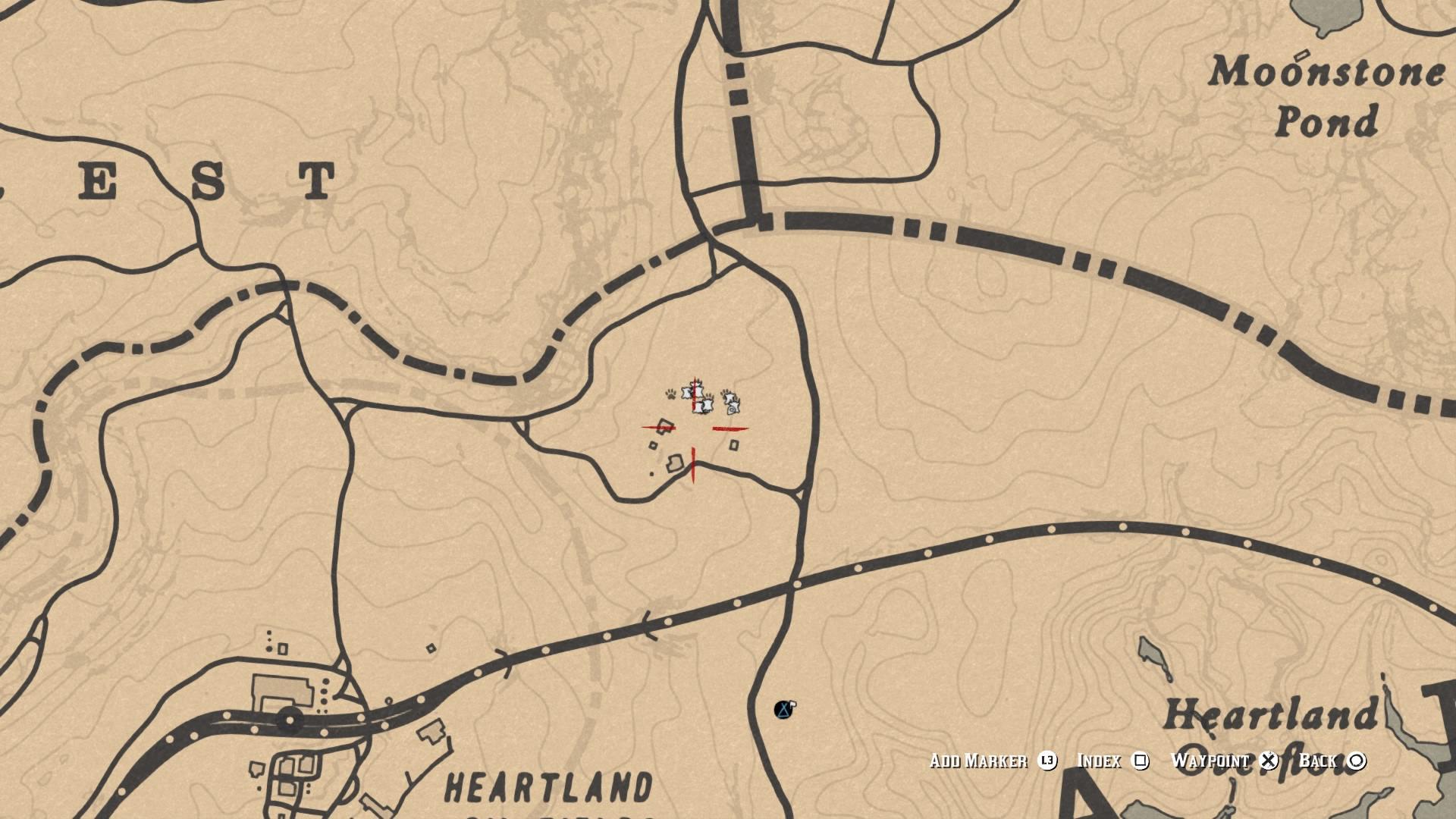Viewport: 1456px width, 819px height.
Task: Click the small brown paw print icon
Action: point(670,393)
